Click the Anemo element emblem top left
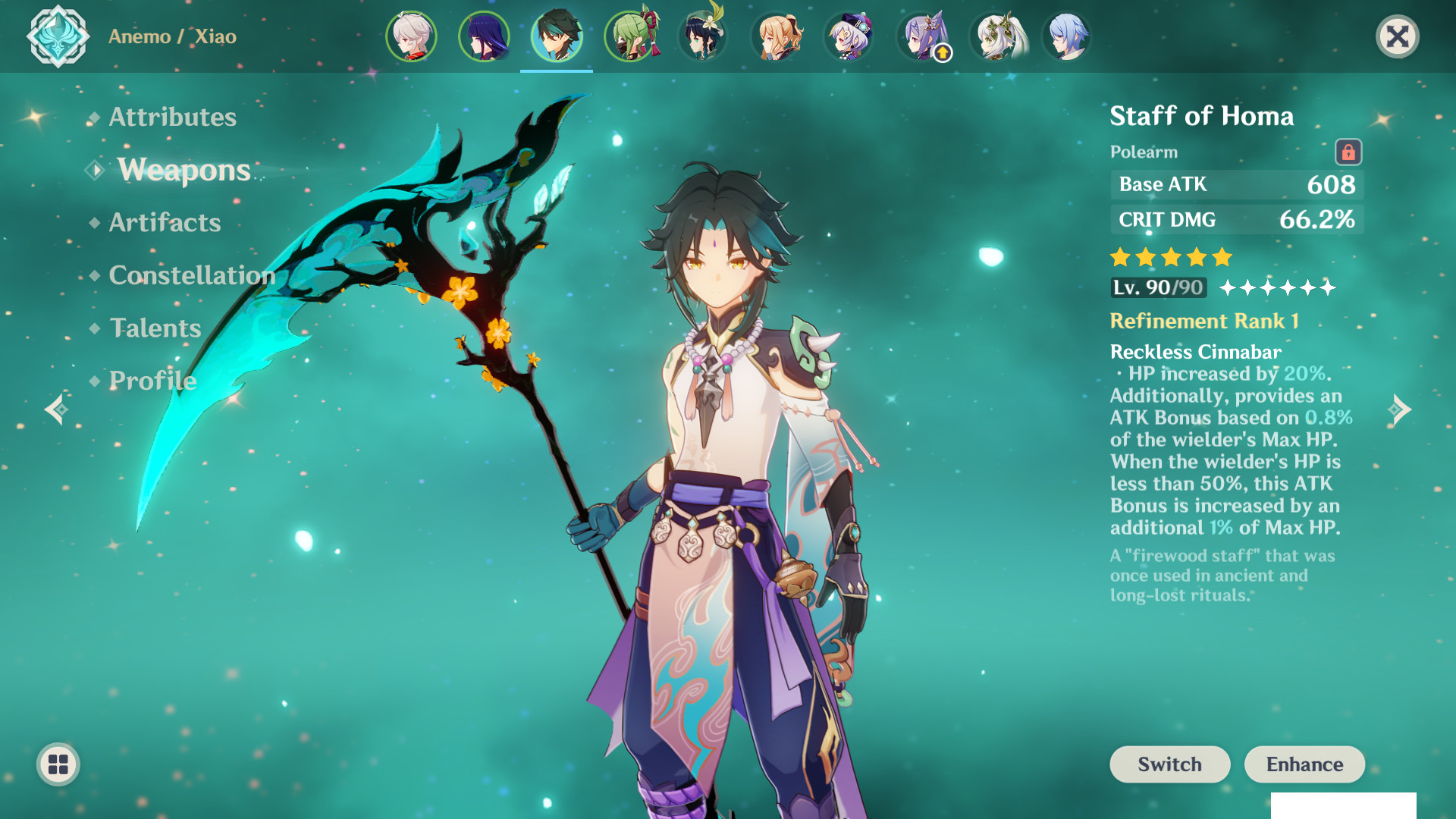Image resolution: width=1456 pixels, height=819 pixels. [x=59, y=36]
